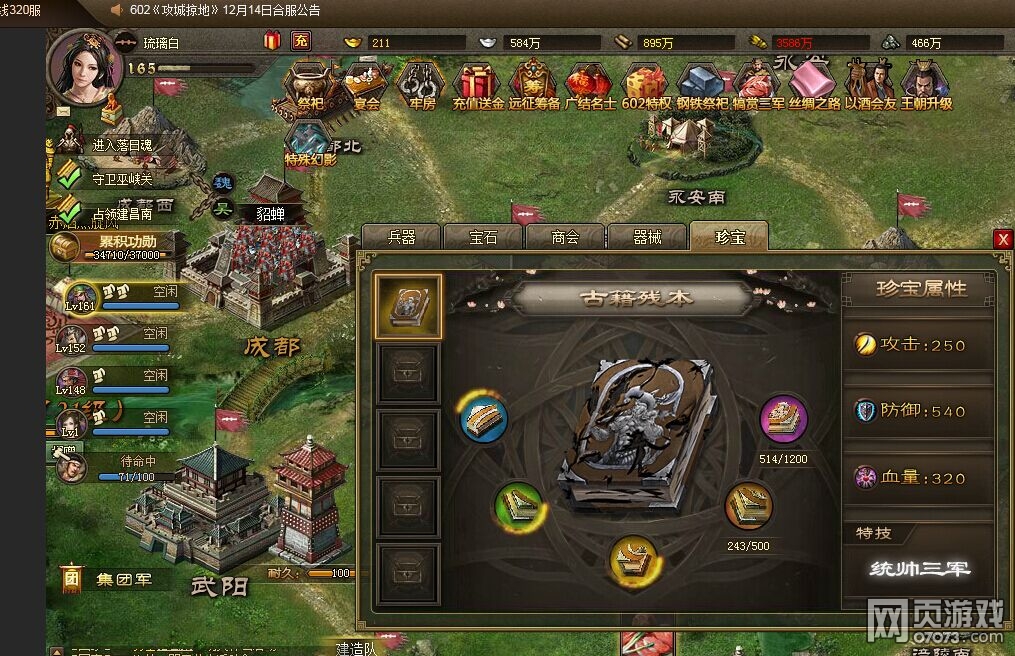Open the 王朝升级 dynasty upgrade icon
Viewport: 1015px width, 656px height.
pos(926,84)
